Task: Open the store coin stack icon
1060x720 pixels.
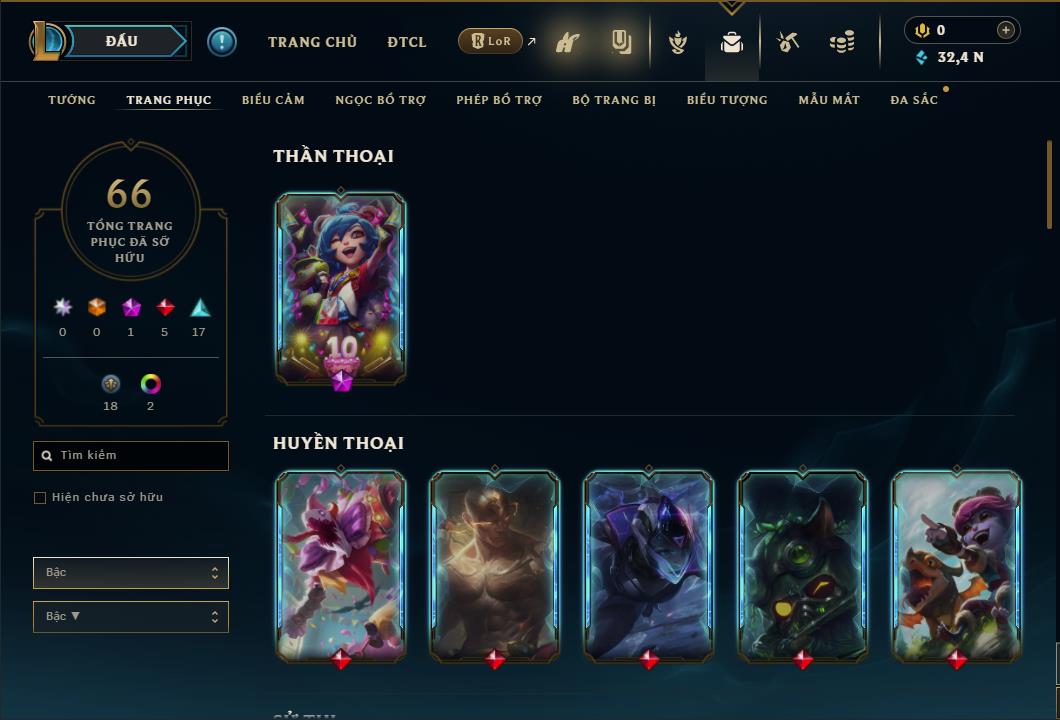Action: [x=842, y=43]
